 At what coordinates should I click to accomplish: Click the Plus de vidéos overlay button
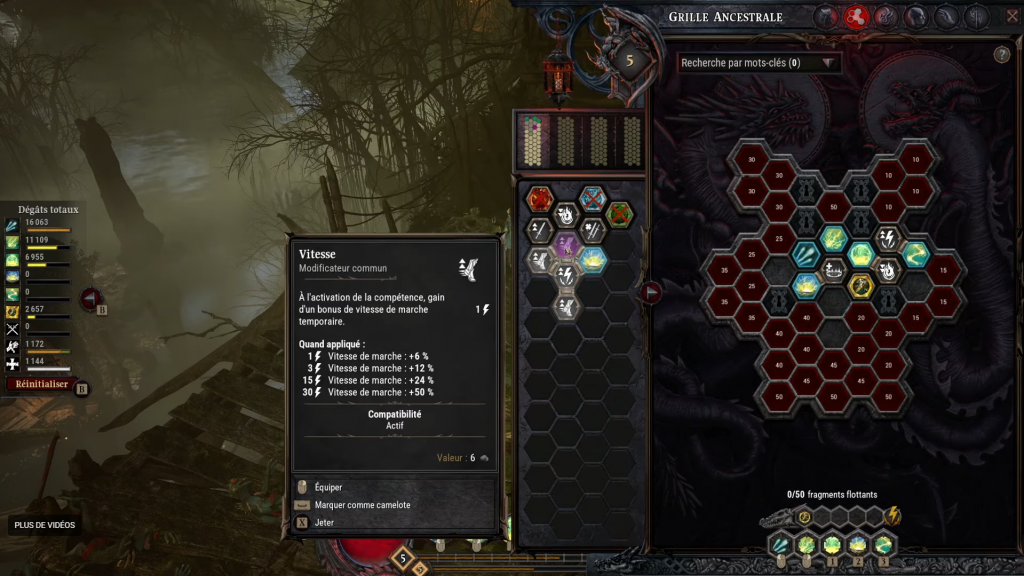click(x=45, y=525)
